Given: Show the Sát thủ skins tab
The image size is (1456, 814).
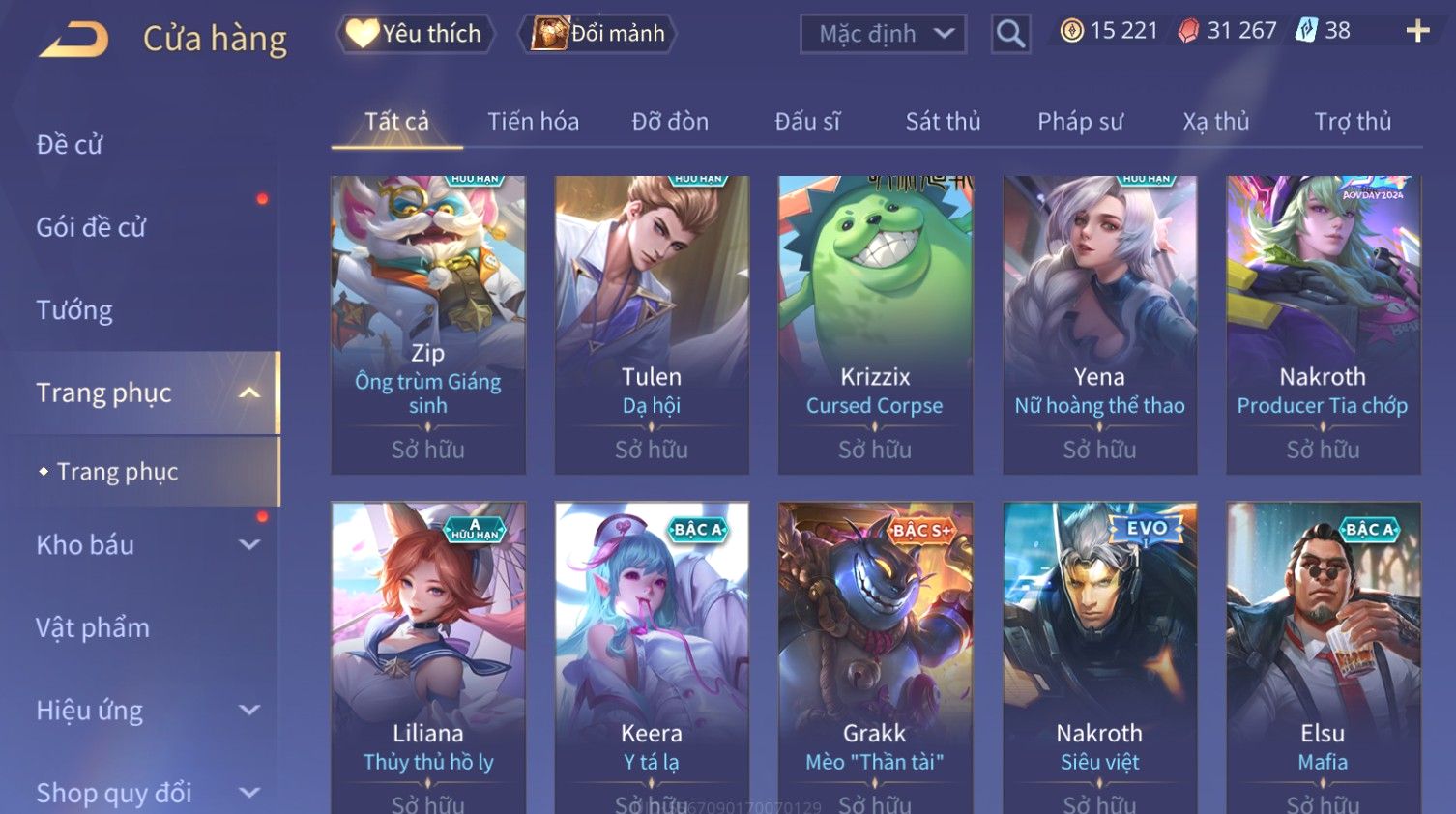Looking at the screenshot, I should [943, 122].
